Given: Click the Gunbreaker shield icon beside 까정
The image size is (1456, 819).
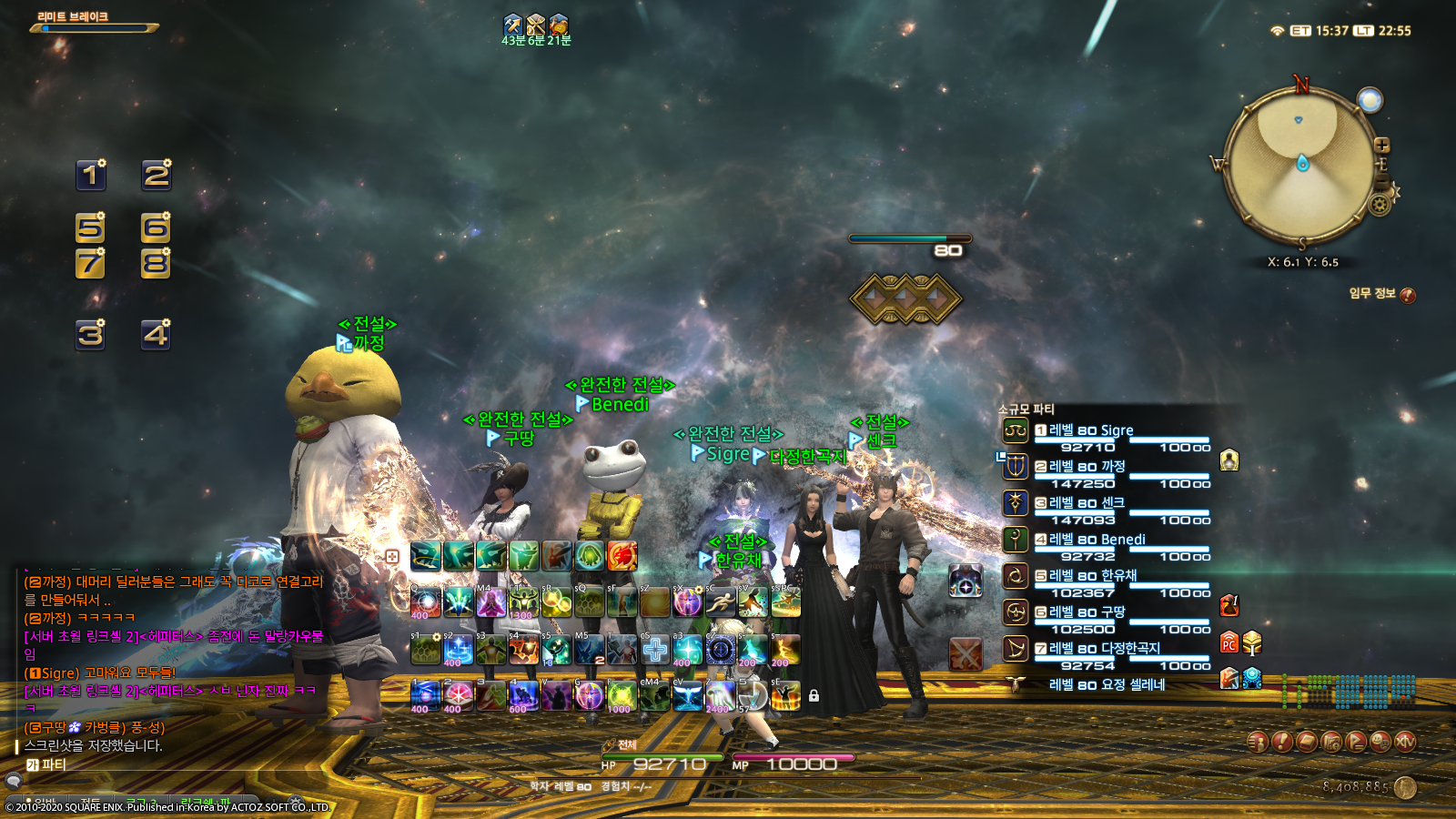Looking at the screenshot, I should pyautogui.click(x=1014, y=467).
